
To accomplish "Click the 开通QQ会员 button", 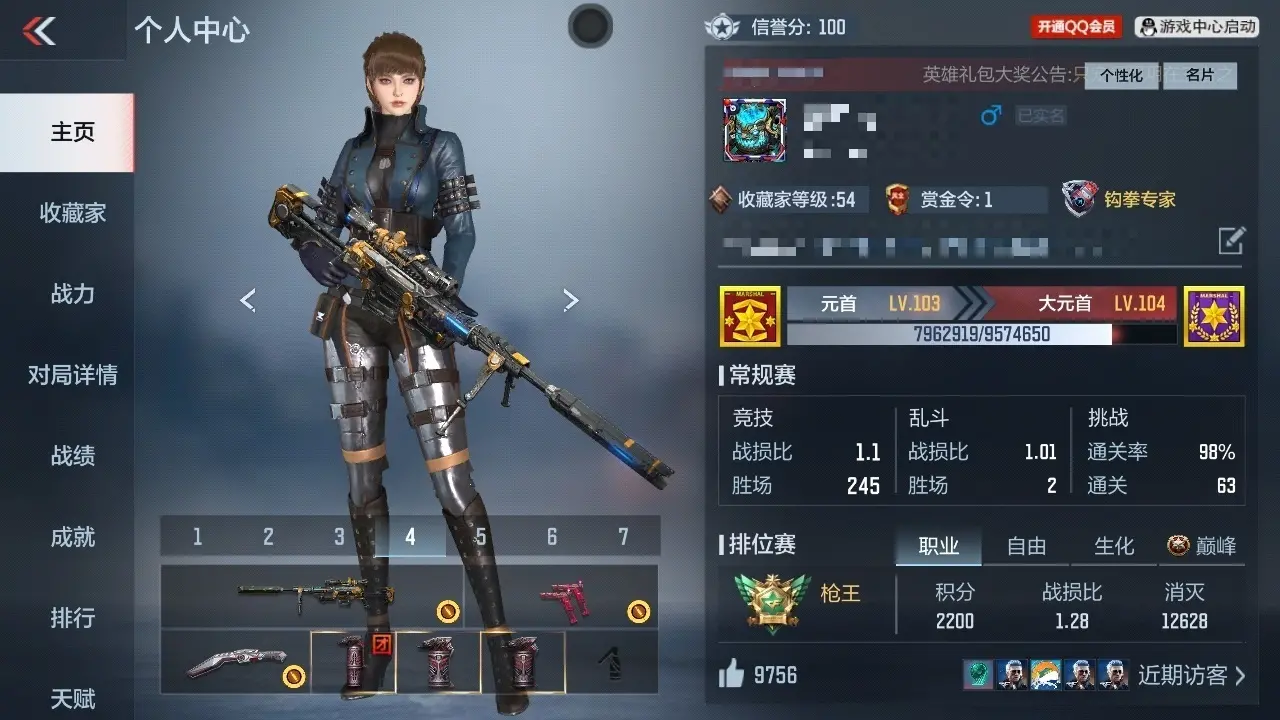I will (1076, 27).
